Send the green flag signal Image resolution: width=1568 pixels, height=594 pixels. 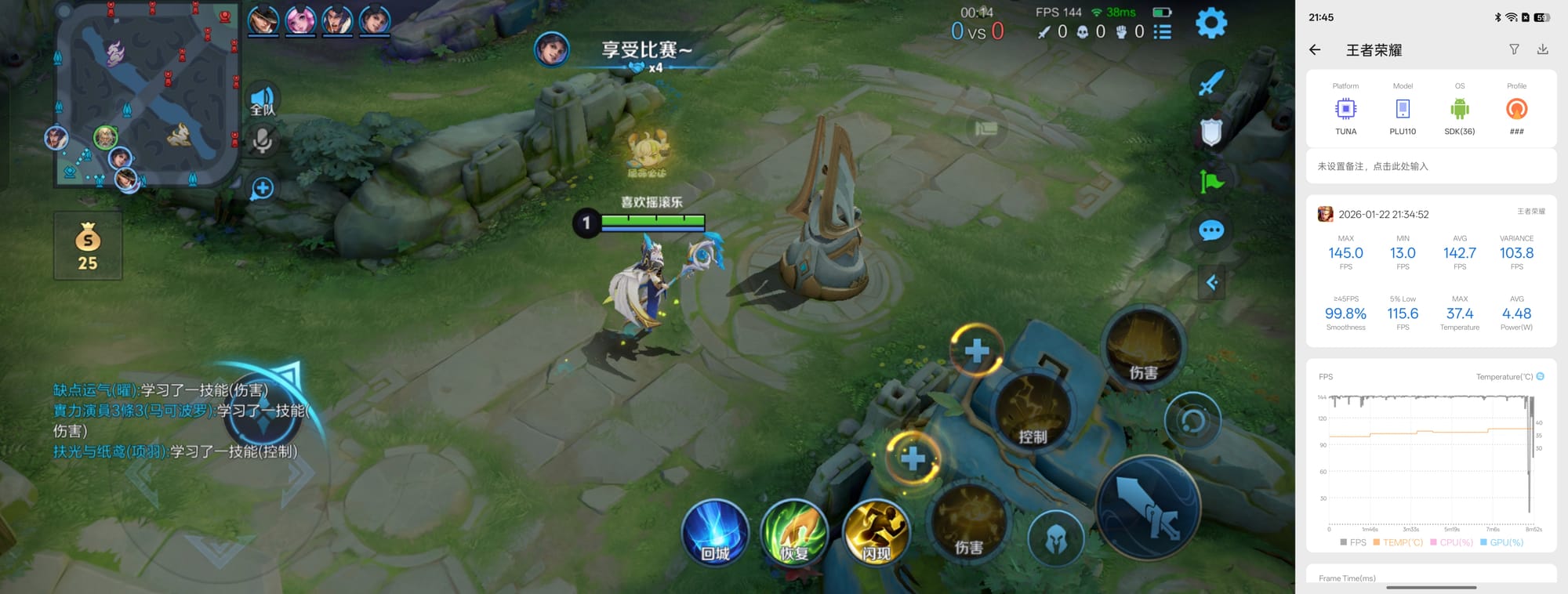(x=1211, y=182)
